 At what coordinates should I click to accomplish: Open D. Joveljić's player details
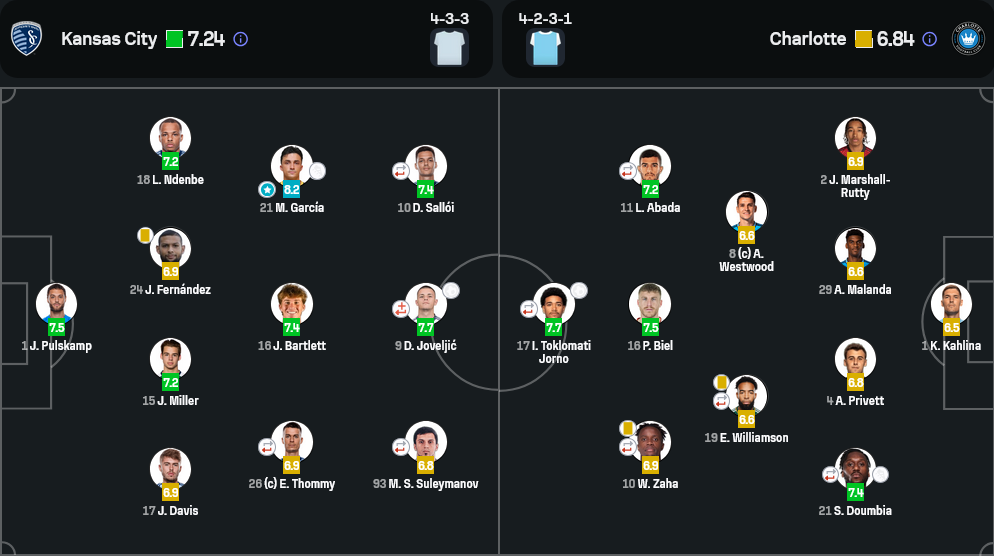click(x=426, y=304)
